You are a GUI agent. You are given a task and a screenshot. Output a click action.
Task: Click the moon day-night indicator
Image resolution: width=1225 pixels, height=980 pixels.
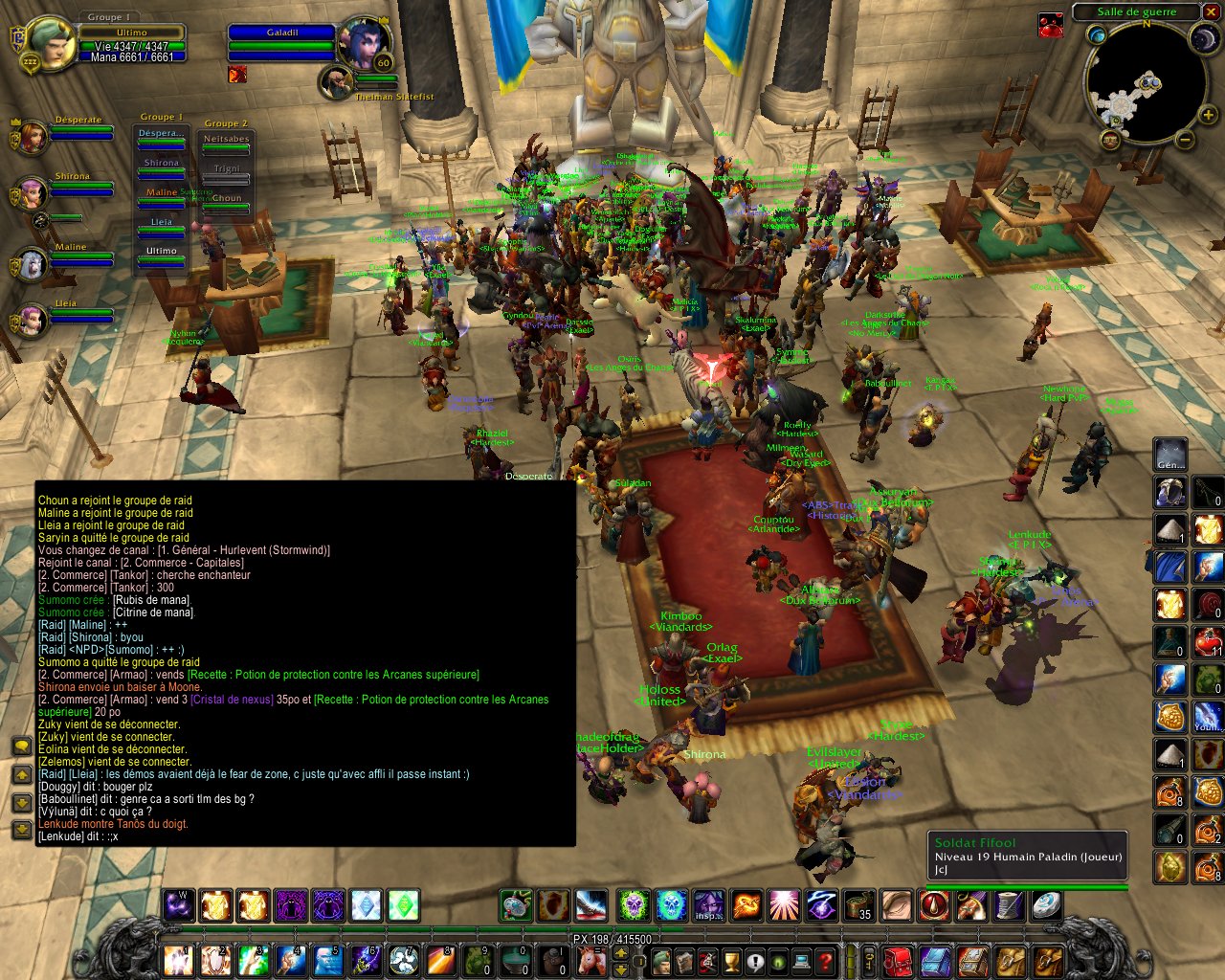(x=1202, y=38)
